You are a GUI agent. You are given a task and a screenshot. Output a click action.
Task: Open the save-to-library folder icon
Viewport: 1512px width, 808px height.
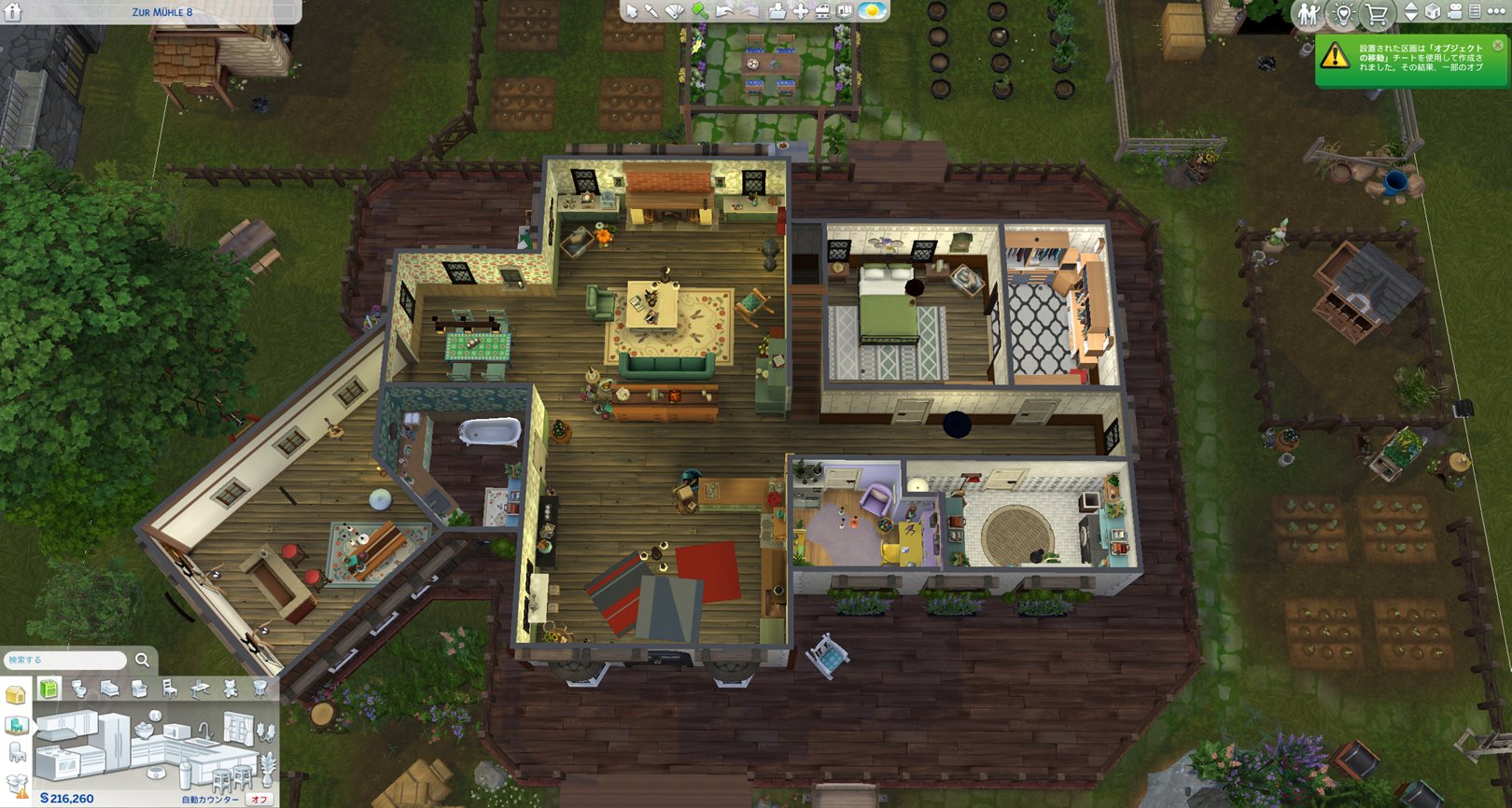777,11
